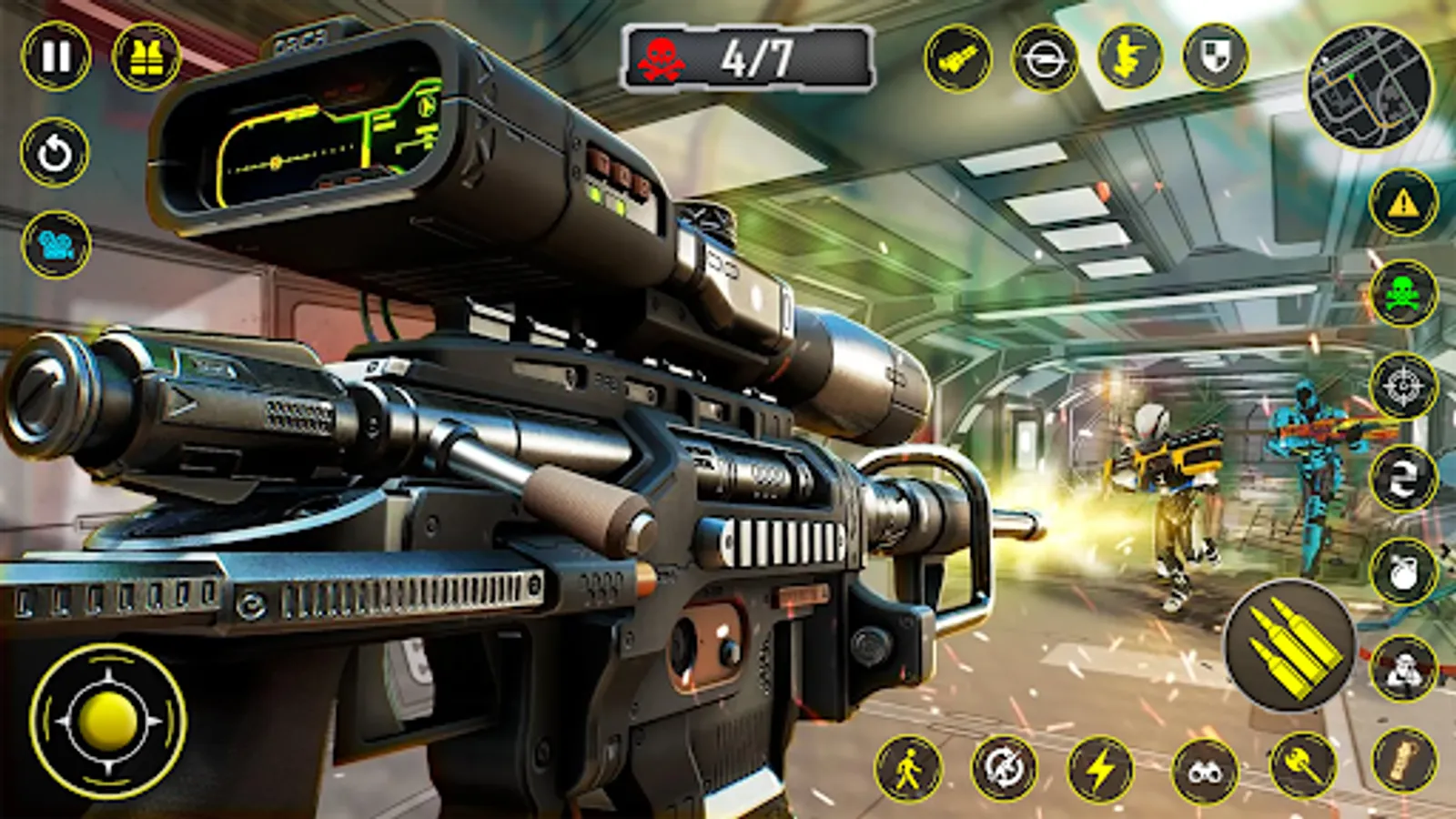Screen dimensions: 1456x819
Task: Throw a grenade with the grenade icon
Action: [x=1403, y=571]
